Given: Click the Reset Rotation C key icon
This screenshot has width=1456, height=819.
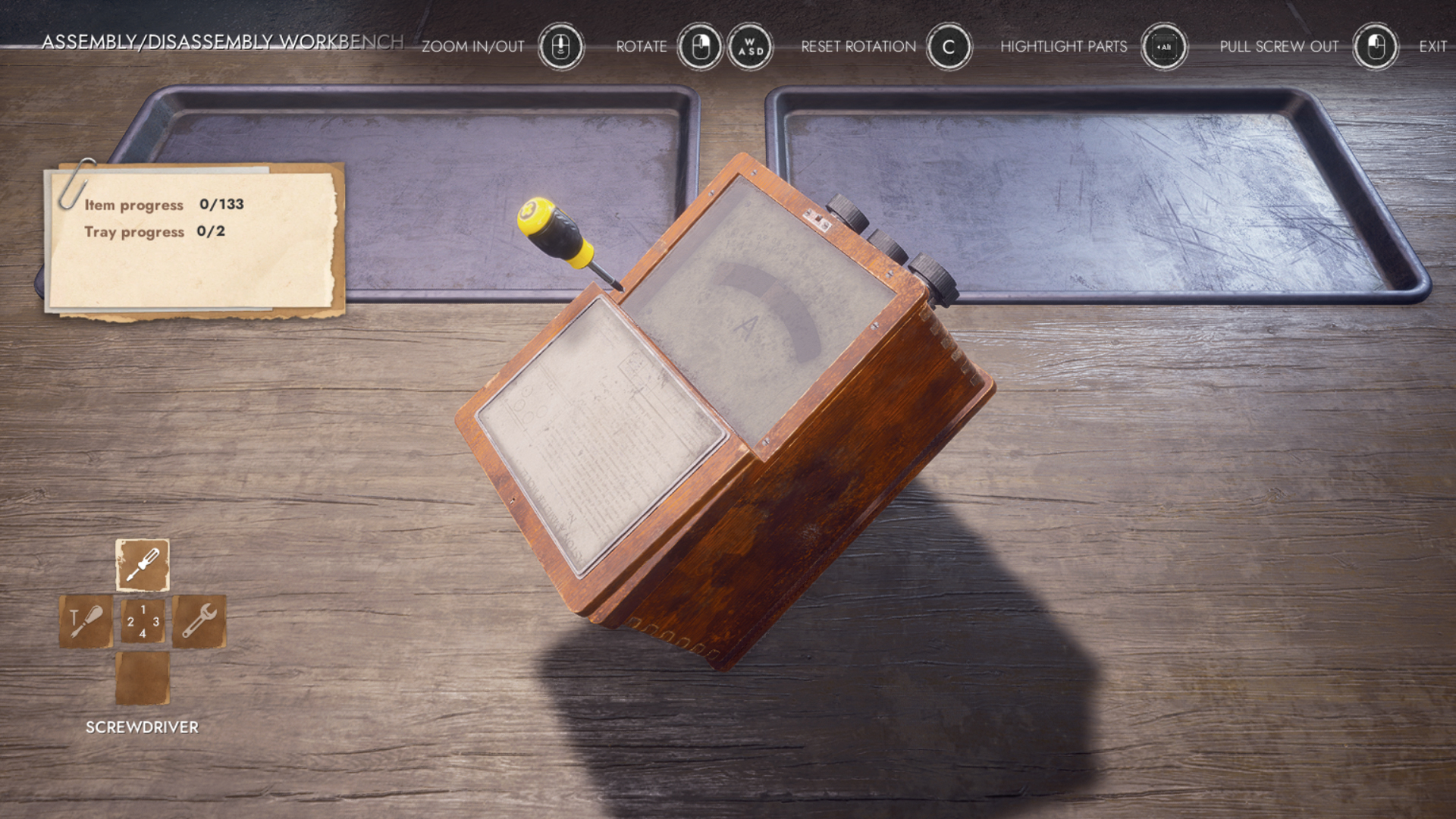Looking at the screenshot, I should [x=946, y=46].
